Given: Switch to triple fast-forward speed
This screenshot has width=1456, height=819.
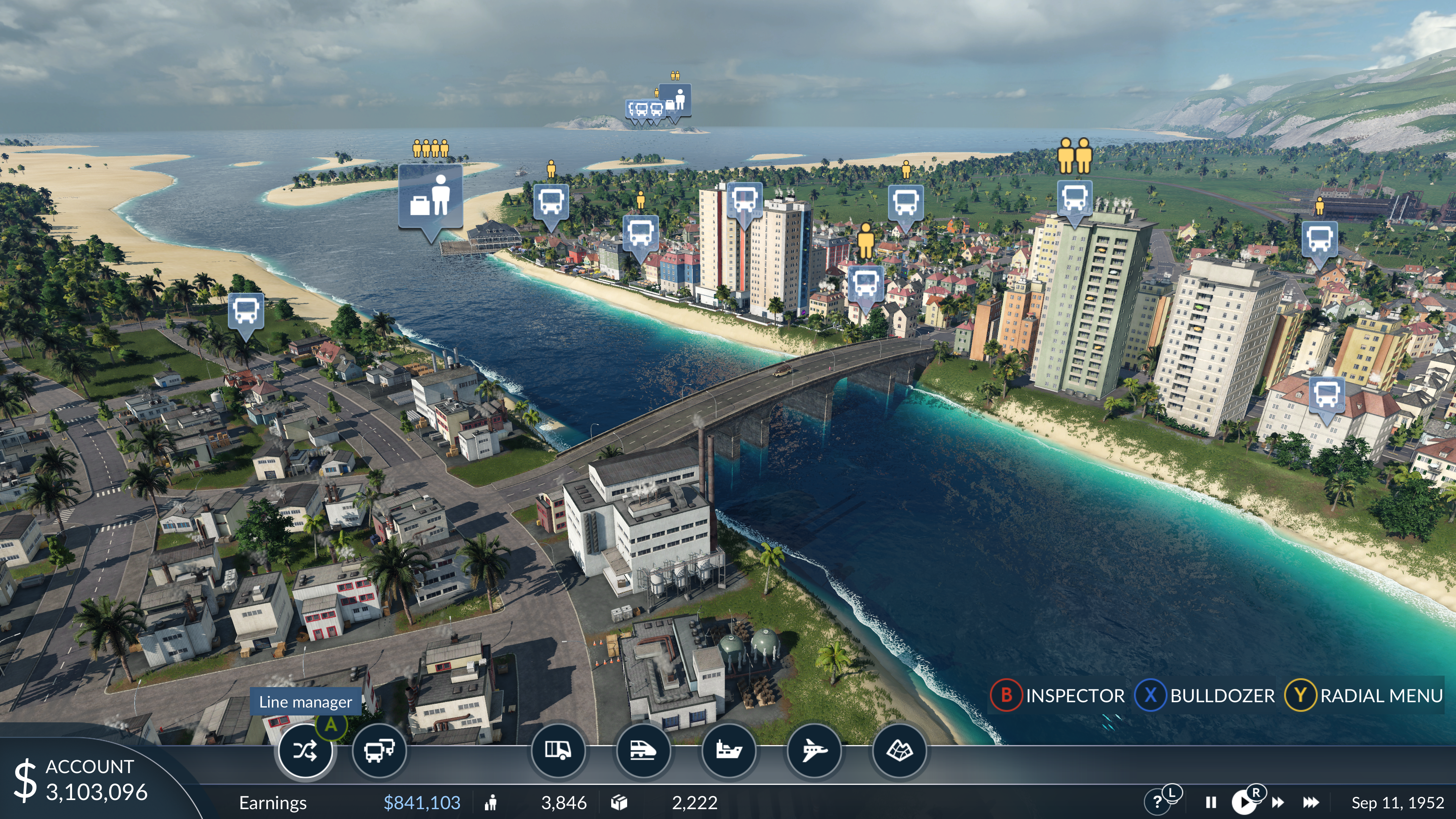Looking at the screenshot, I should pyautogui.click(x=1311, y=803).
